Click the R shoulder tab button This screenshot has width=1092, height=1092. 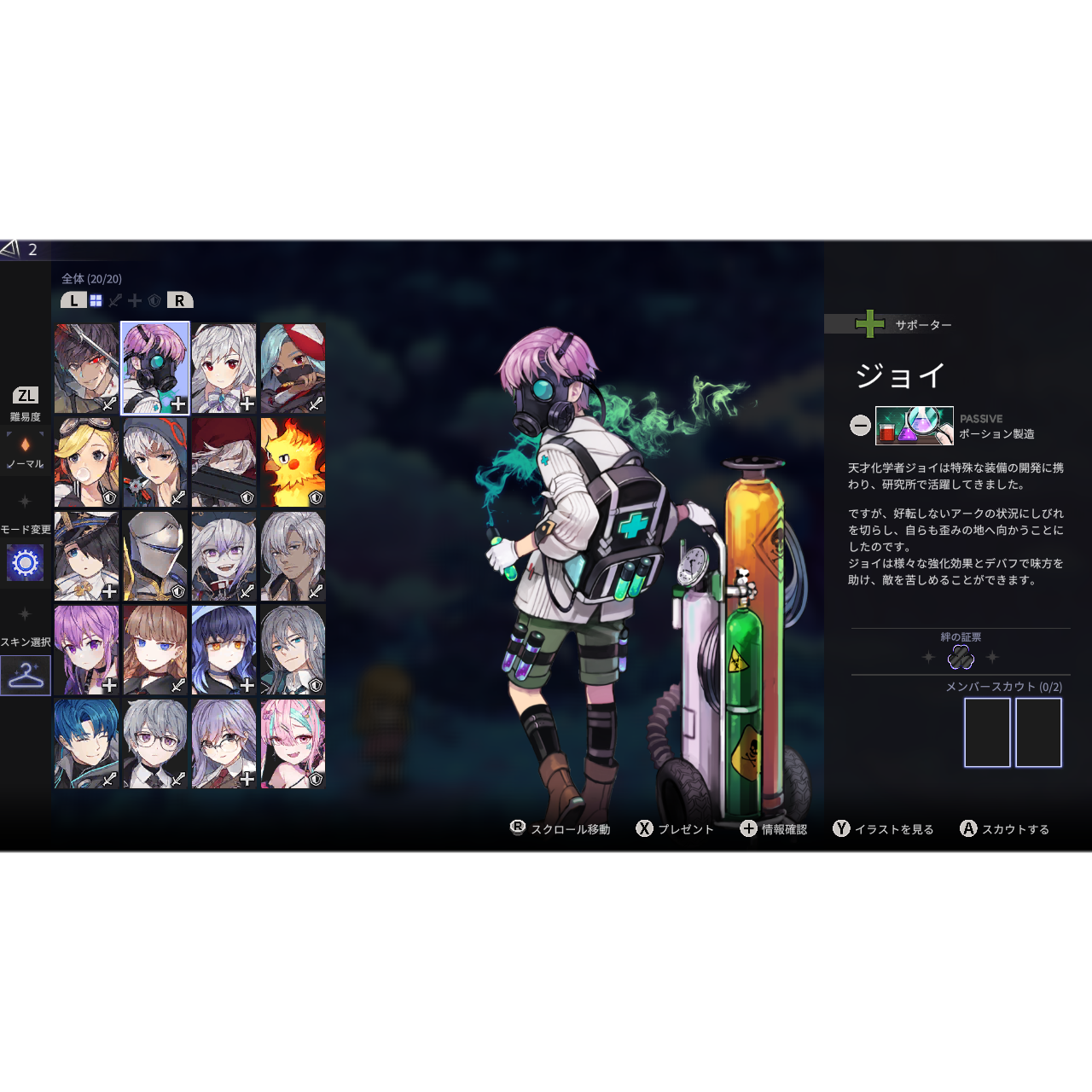[x=177, y=300]
